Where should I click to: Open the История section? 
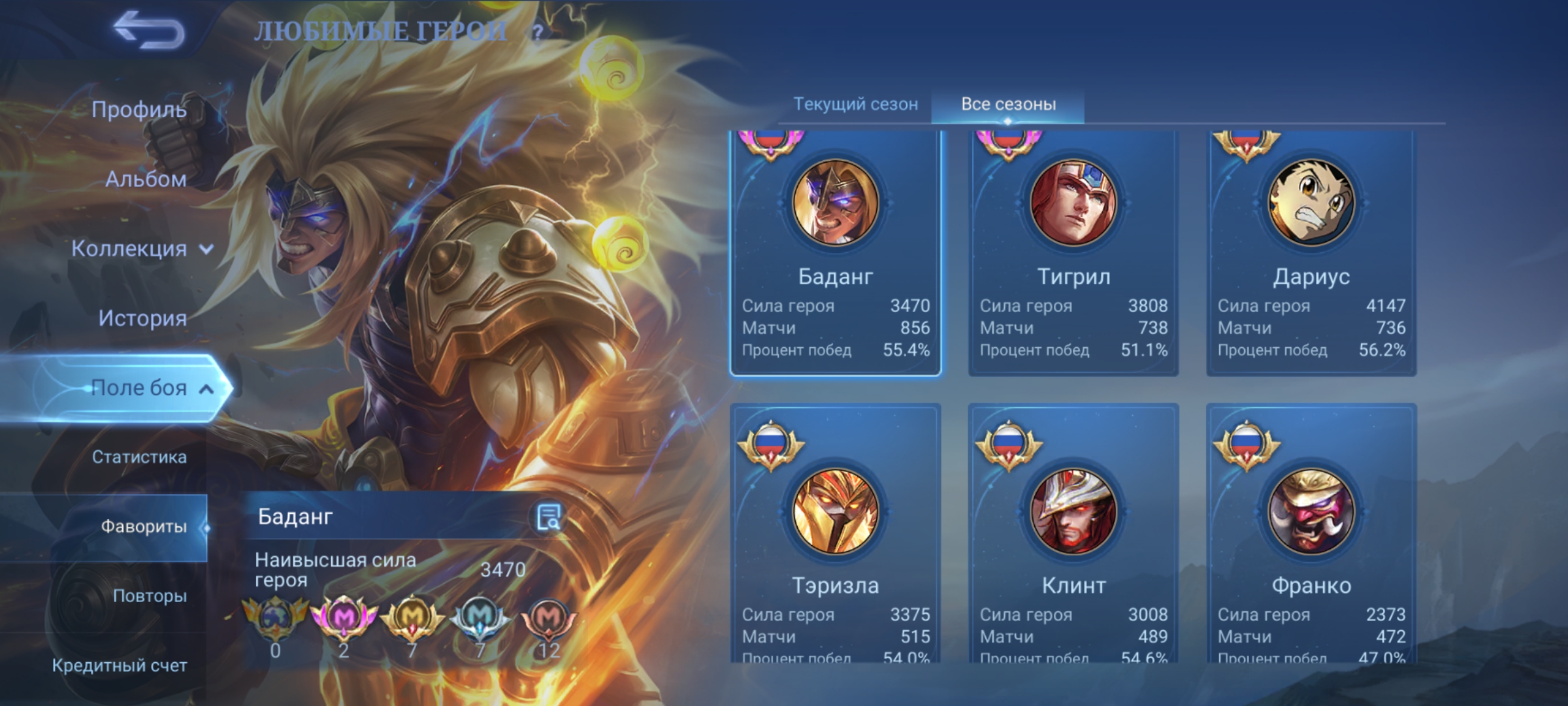pos(142,318)
